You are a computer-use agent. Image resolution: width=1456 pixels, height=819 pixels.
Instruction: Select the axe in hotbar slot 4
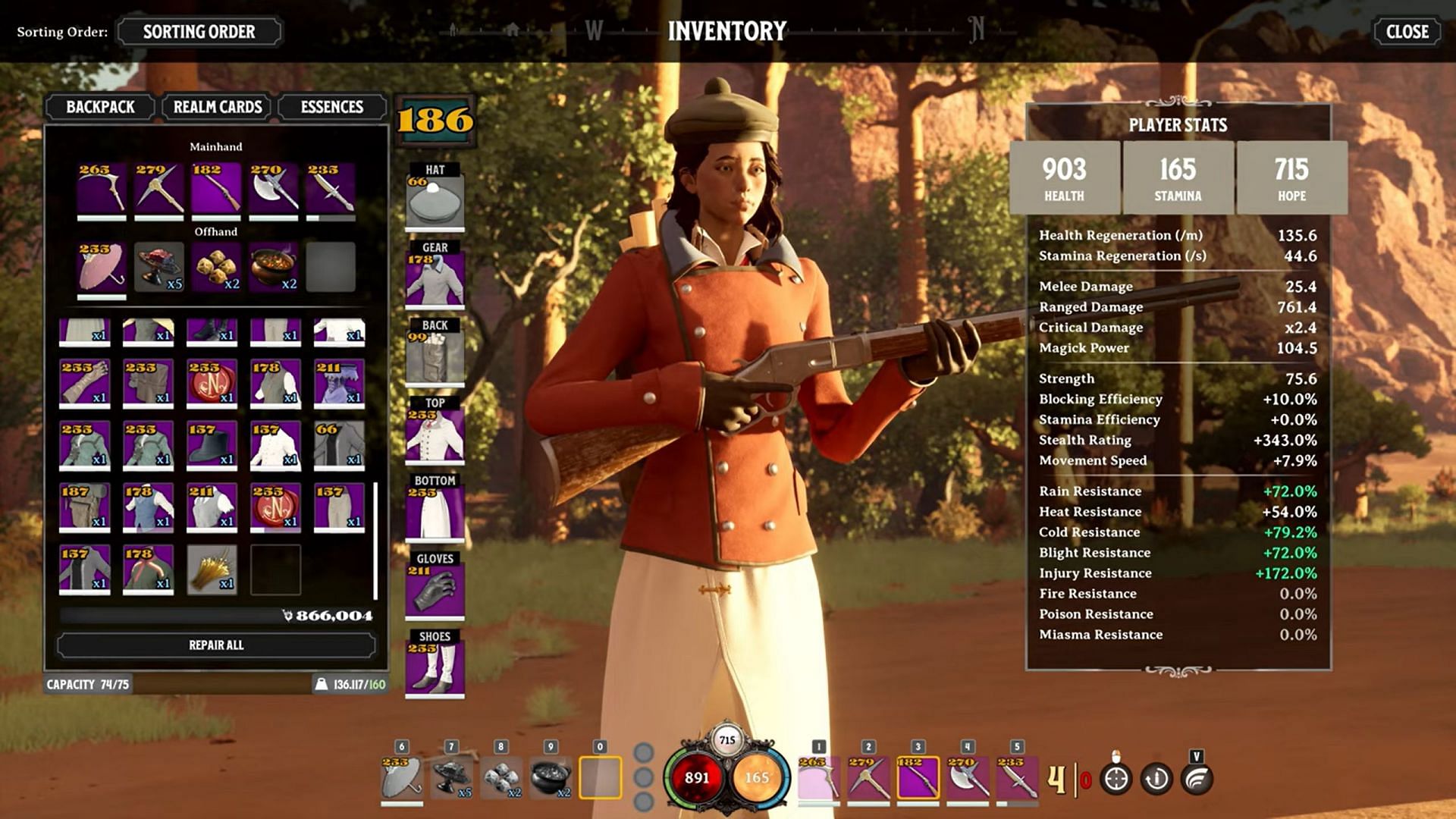tap(968, 779)
